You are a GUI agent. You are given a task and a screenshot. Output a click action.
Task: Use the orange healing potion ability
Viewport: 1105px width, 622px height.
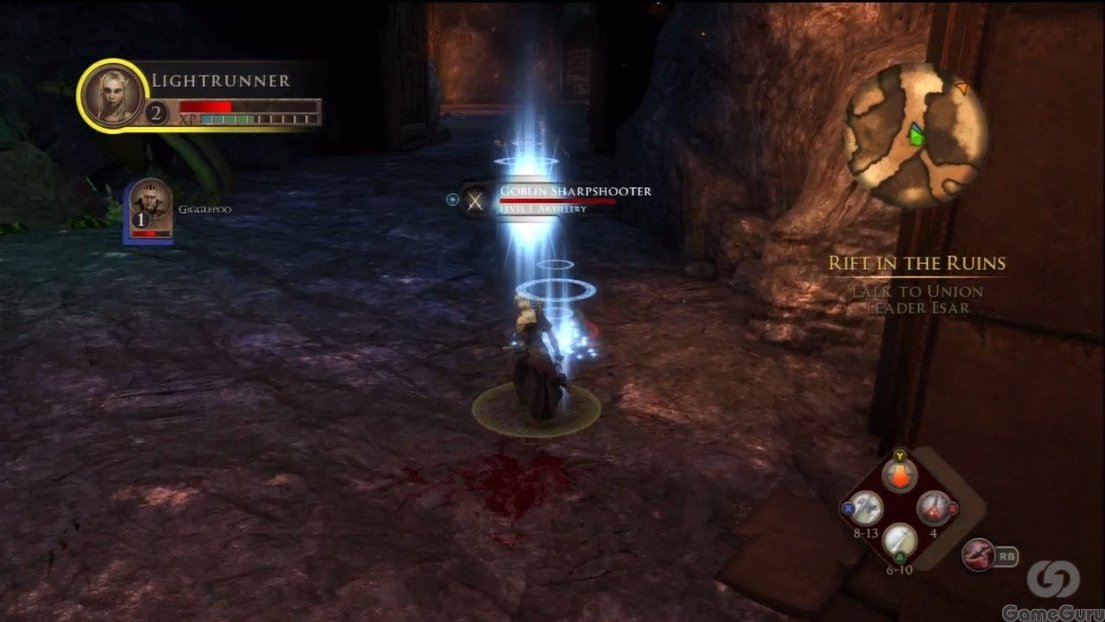[900, 476]
